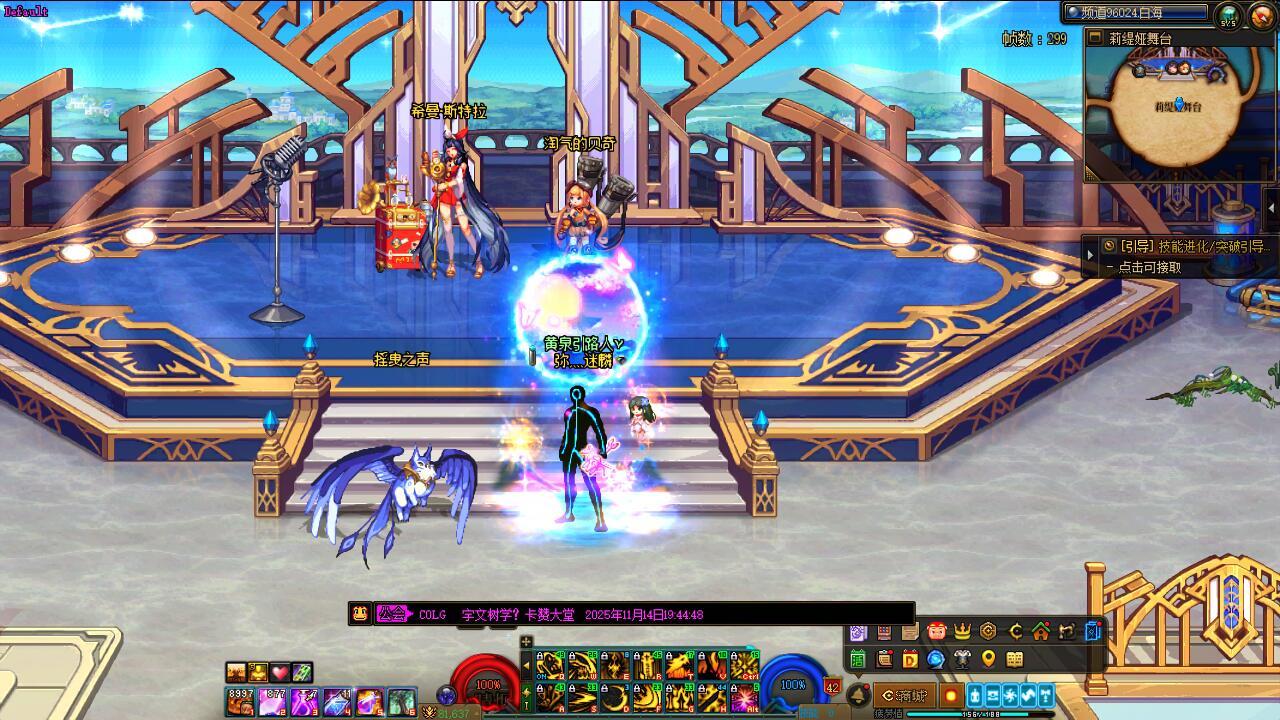
Task: Use the consumable in quick slot 1
Action: click(240, 702)
